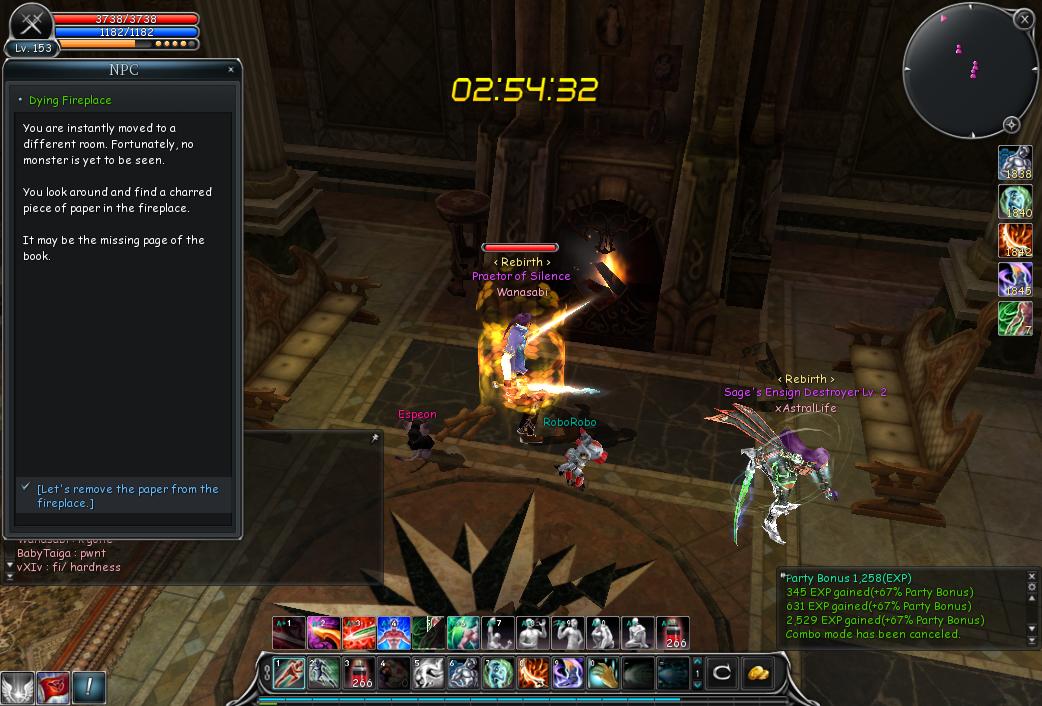Use the red potion in hotbar slot 3
The width and height of the screenshot is (1042, 706).
pos(358,673)
